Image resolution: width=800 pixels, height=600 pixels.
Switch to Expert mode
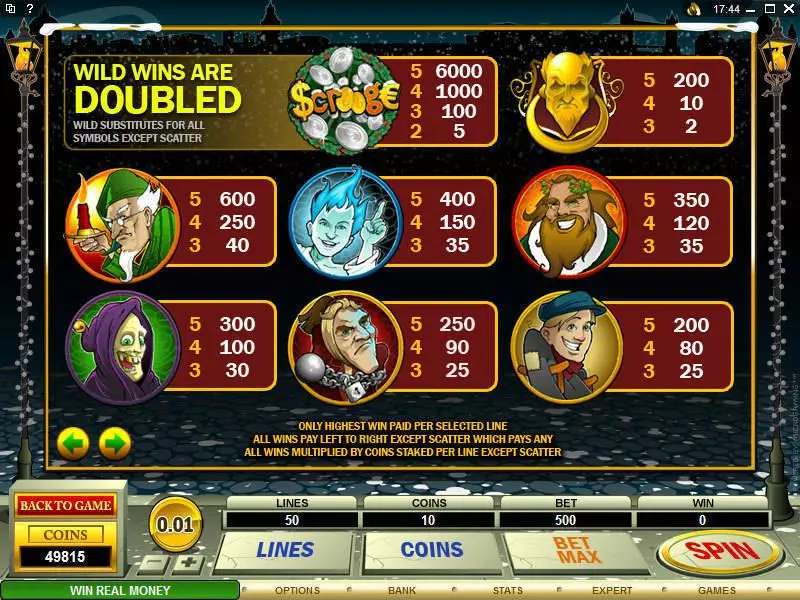coord(612,590)
